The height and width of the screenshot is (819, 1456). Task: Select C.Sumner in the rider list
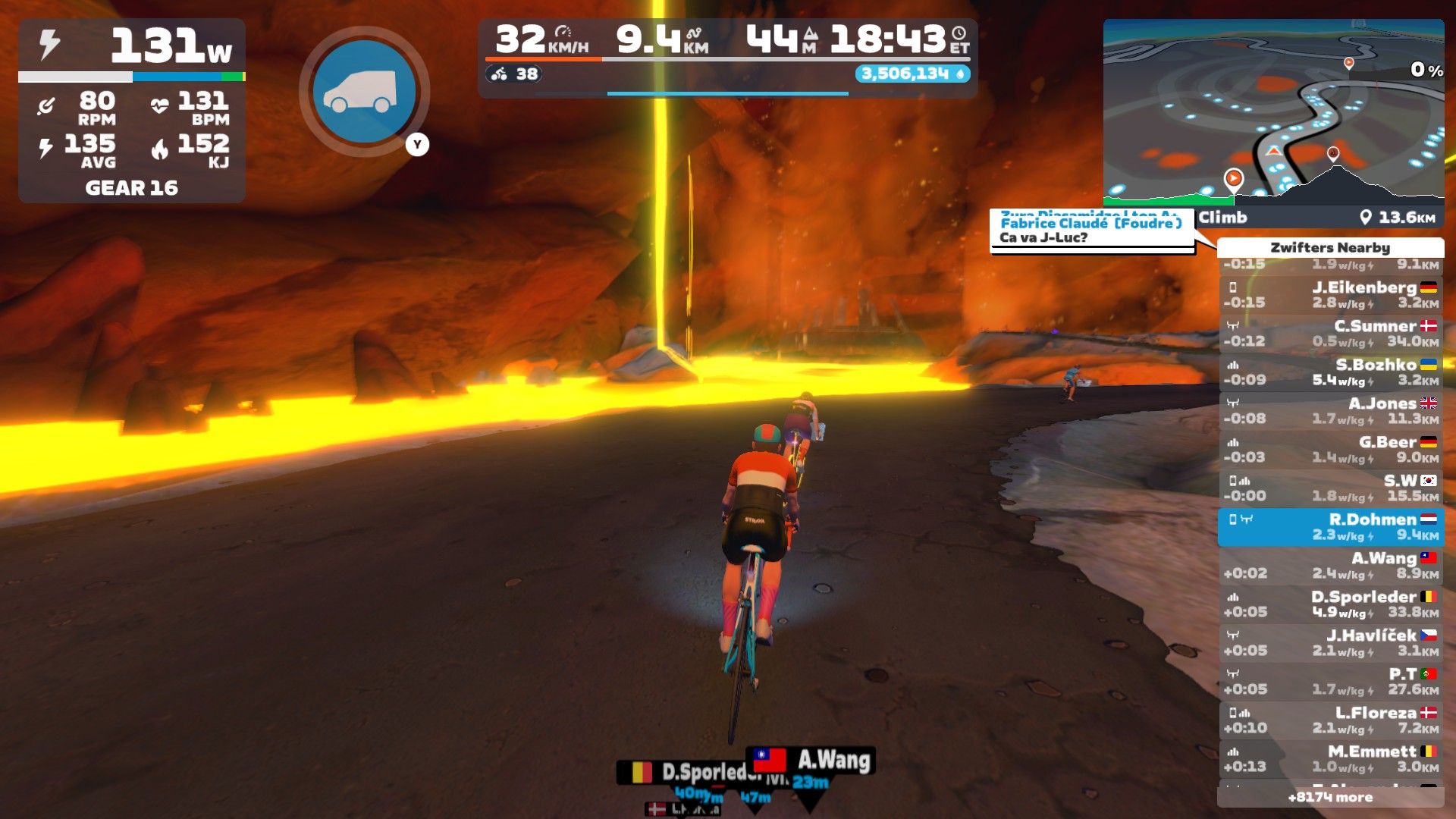tap(1330, 334)
